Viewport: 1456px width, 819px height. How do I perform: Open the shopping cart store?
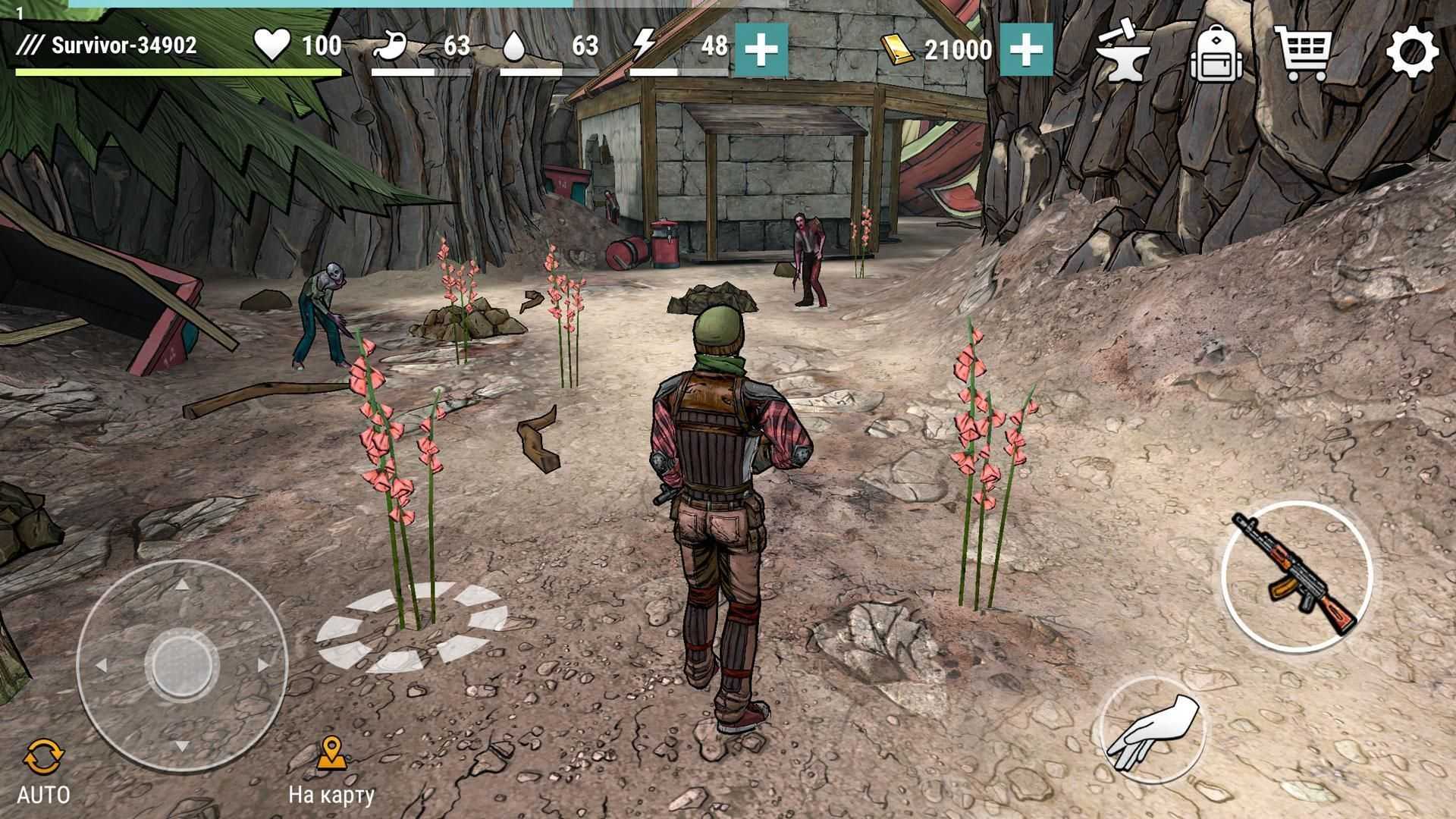1303,52
